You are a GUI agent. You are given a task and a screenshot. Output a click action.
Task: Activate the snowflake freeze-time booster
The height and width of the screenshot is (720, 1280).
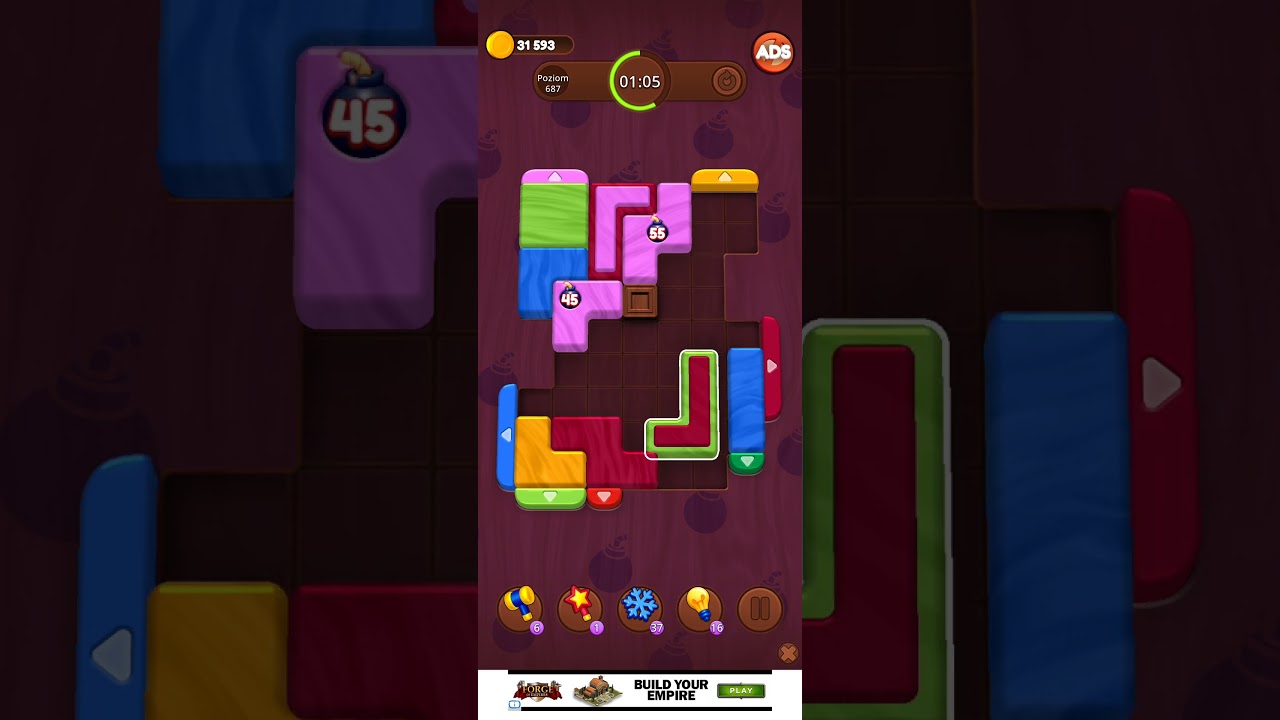[x=639, y=607]
